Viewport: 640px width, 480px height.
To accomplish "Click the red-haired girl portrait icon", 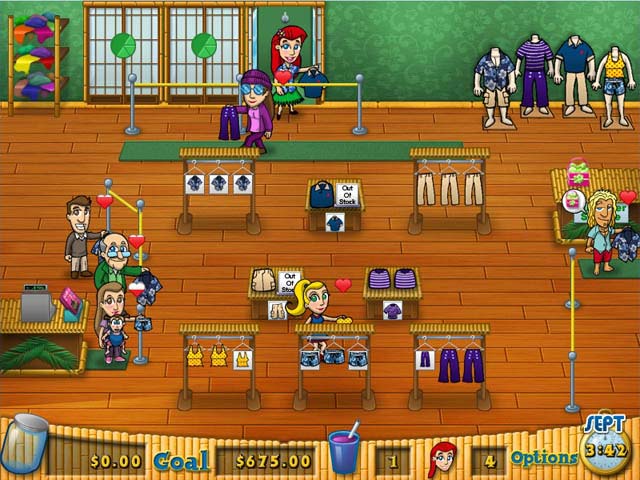I will [x=441, y=458].
